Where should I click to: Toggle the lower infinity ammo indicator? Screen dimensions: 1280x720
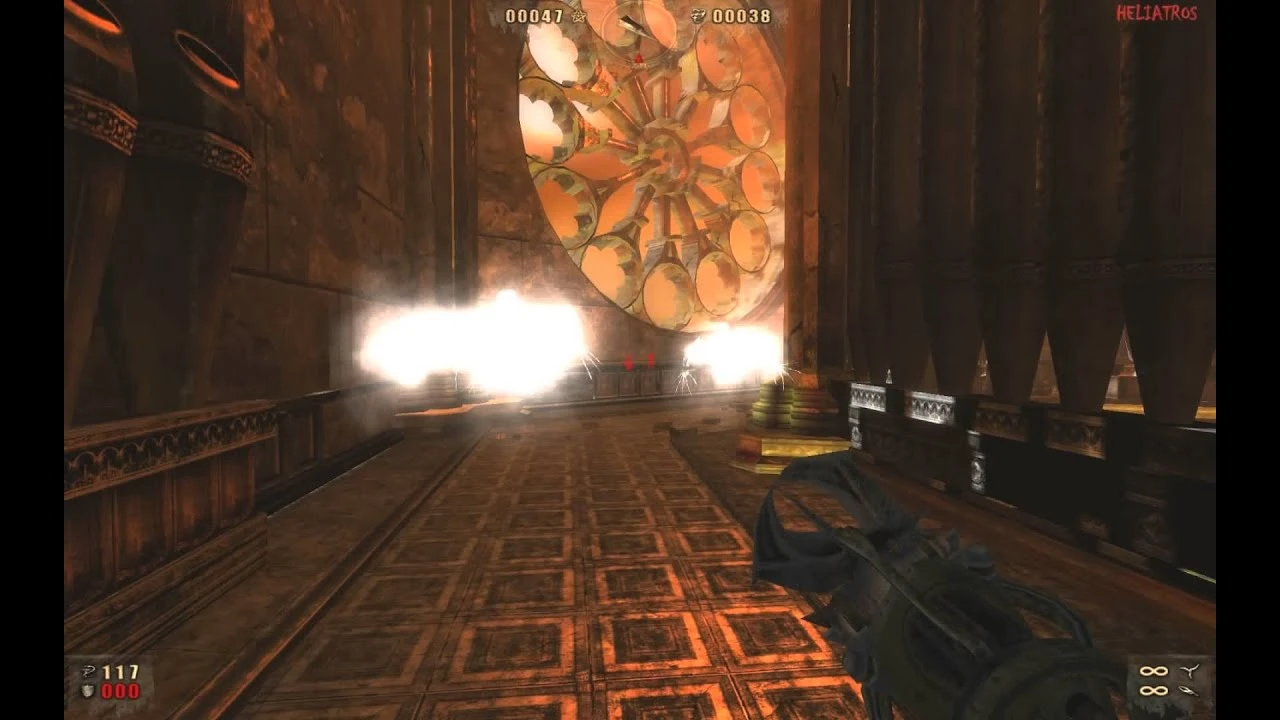(1152, 691)
